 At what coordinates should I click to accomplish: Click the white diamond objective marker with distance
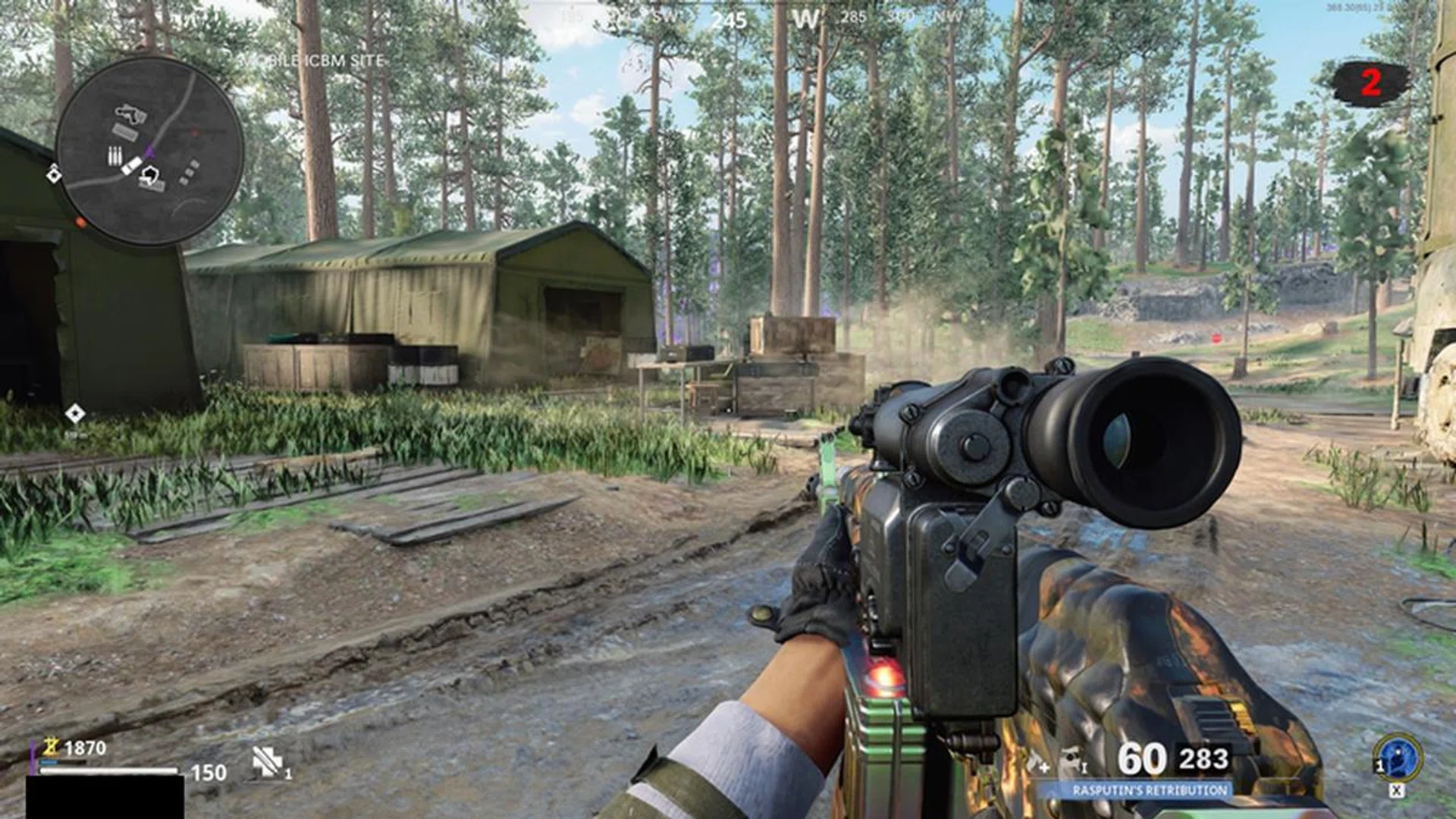click(74, 414)
